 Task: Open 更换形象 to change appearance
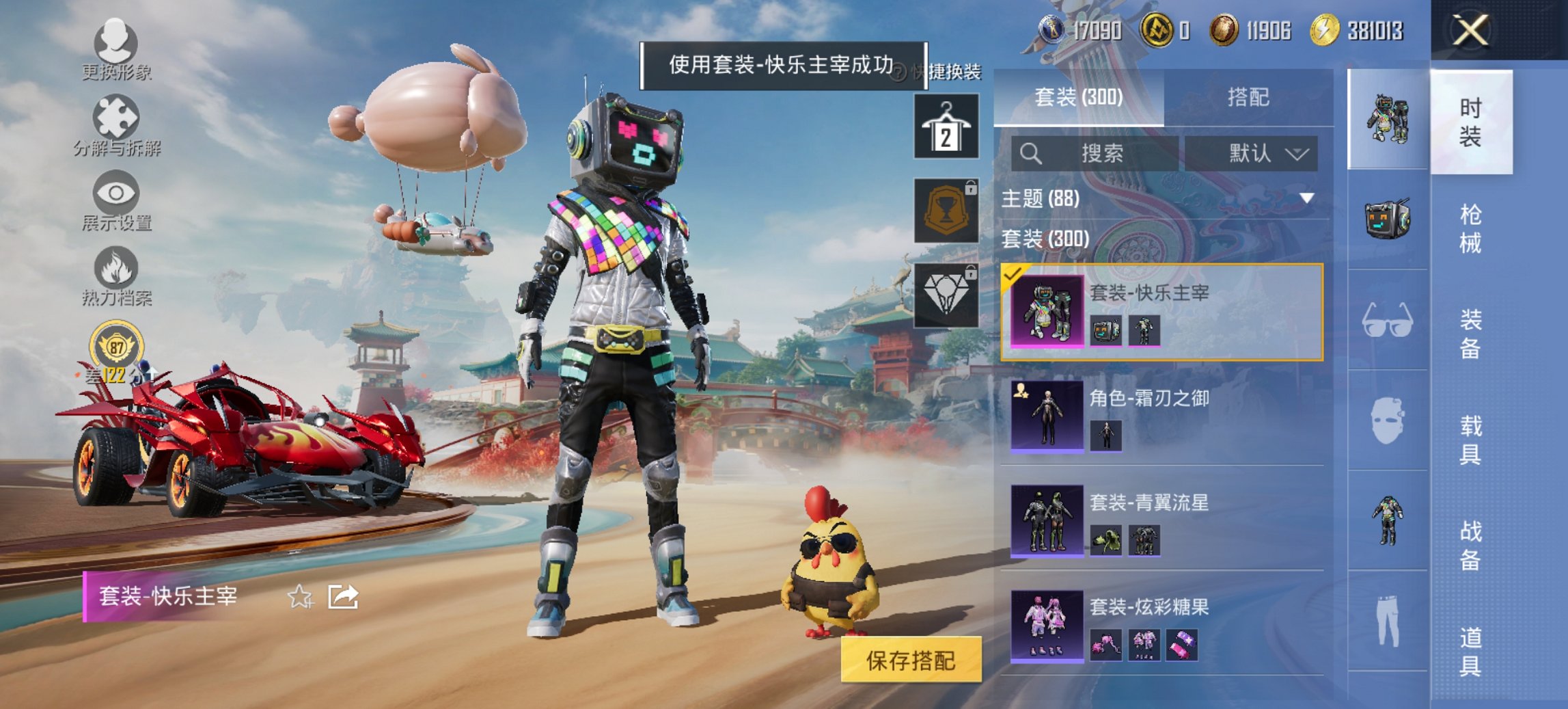coord(116,48)
